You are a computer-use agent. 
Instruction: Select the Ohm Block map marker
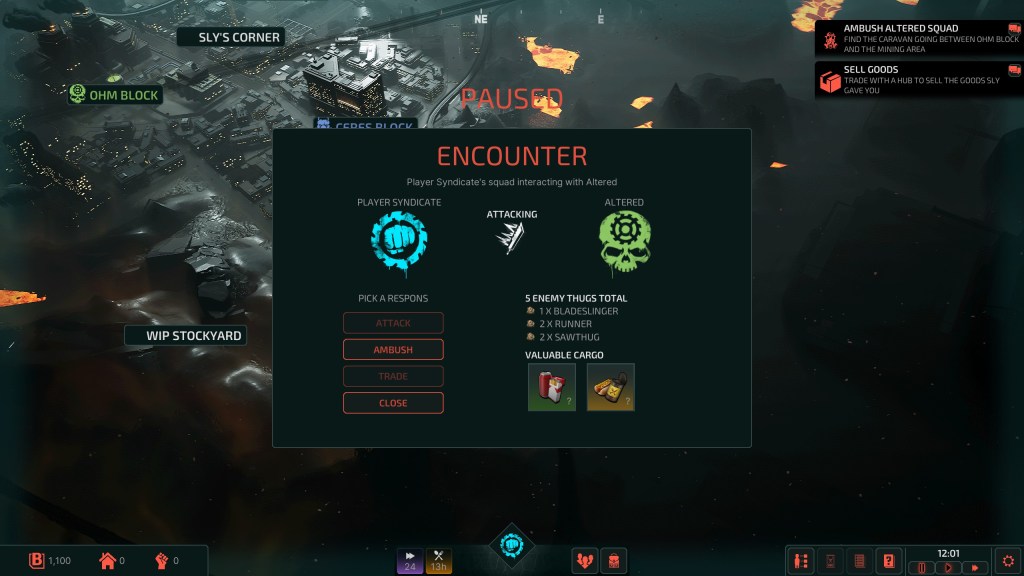(114, 95)
